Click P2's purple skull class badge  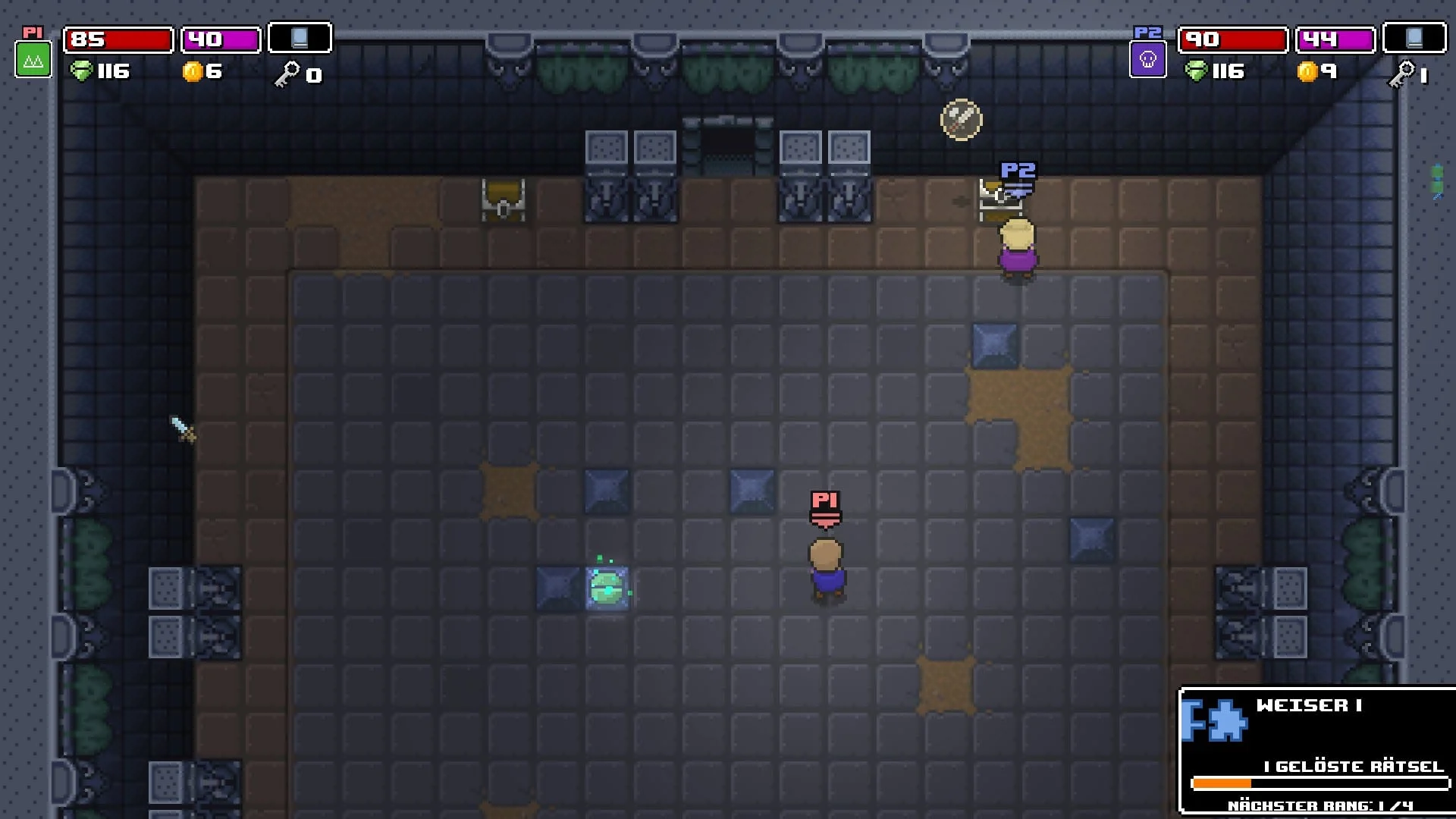[x=1147, y=59]
